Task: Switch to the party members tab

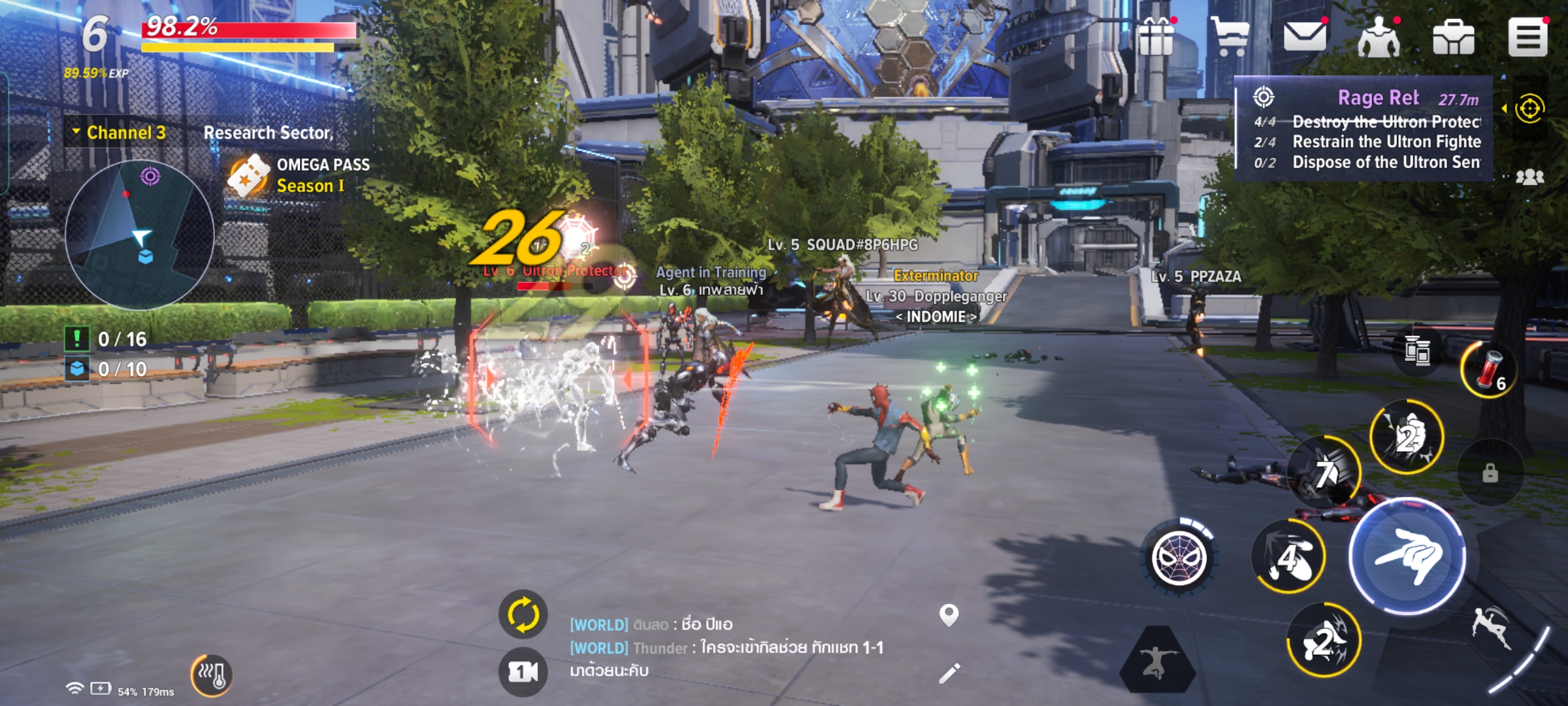Action: pyautogui.click(x=1530, y=177)
